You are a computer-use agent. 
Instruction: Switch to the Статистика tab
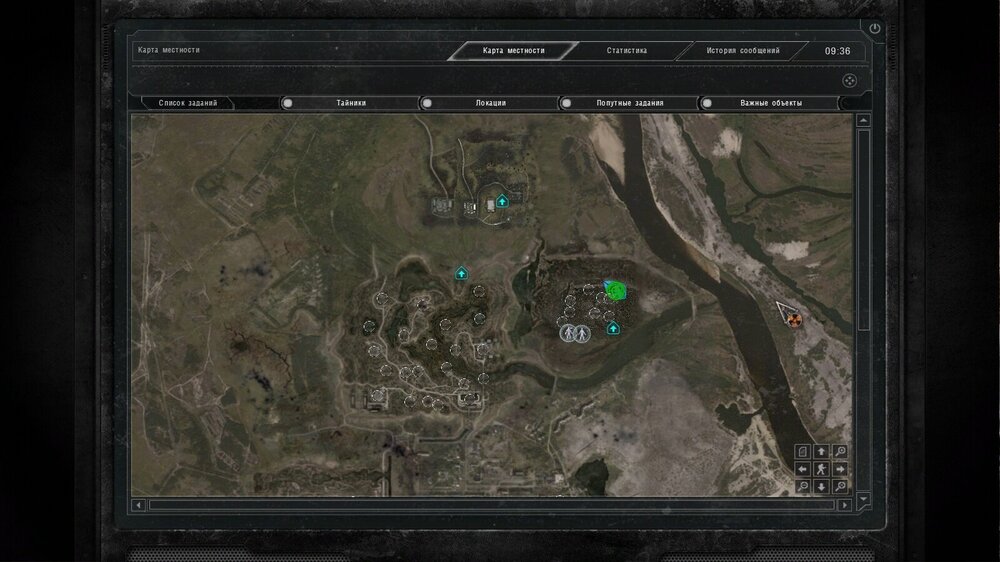point(627,51)
